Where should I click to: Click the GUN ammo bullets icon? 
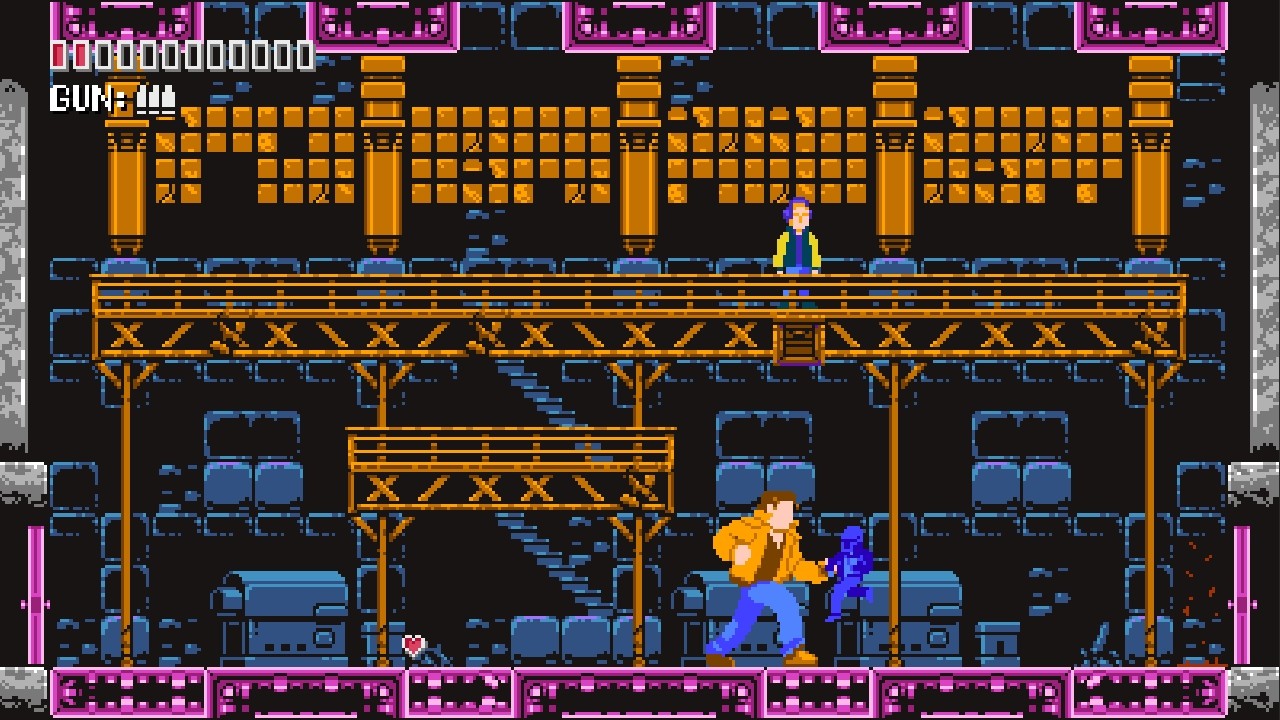pyautogui.click(x=155, y=99)
